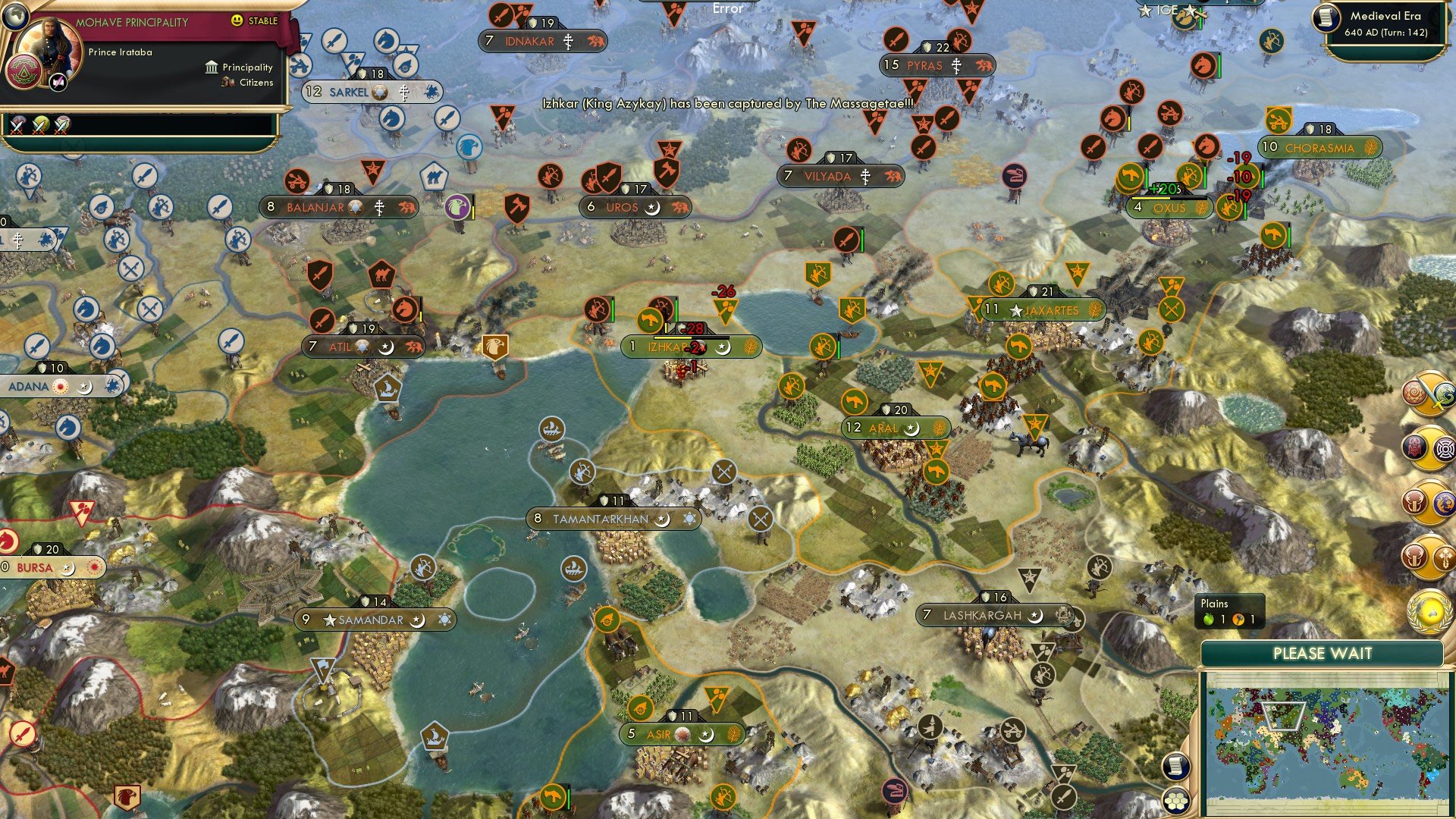This screenshot has height=819, width=1456.
Task: Click the Principality government building icon
Action: pyautogui.click(x=212, y=68)
